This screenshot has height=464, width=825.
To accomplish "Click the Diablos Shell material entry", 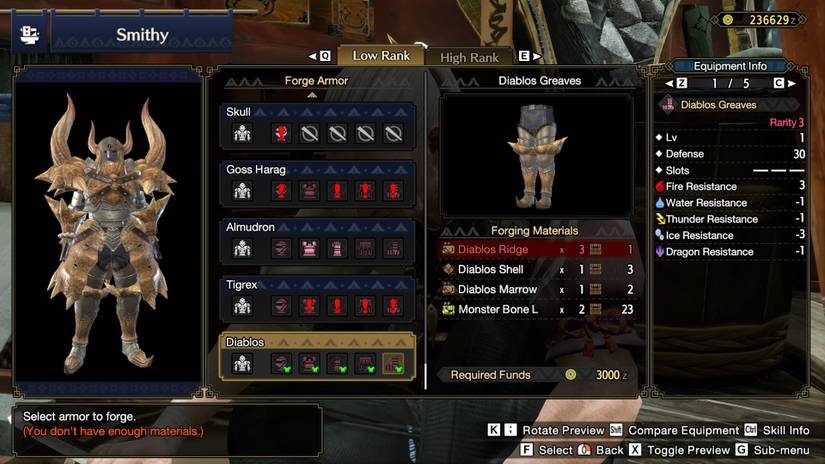I will click(x=537, y=270).
